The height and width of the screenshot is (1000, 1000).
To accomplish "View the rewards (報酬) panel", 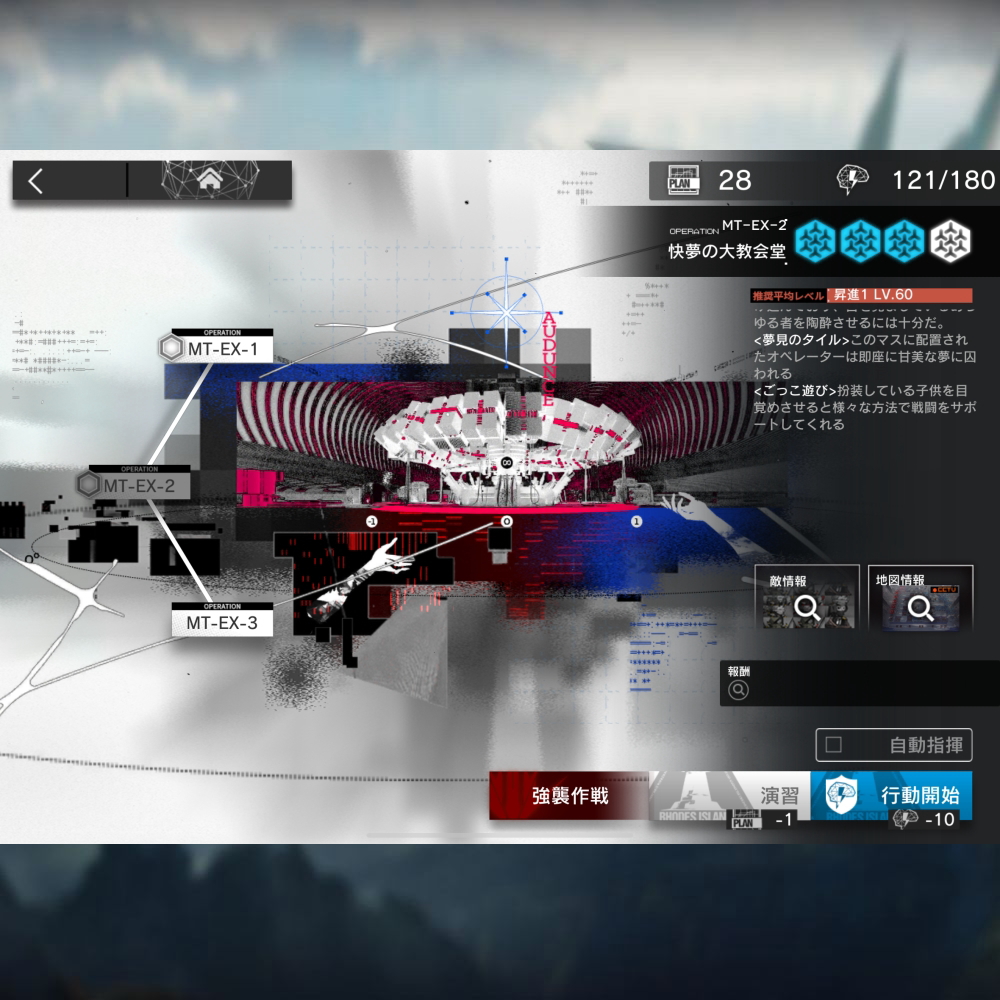I will coord(858,683).
